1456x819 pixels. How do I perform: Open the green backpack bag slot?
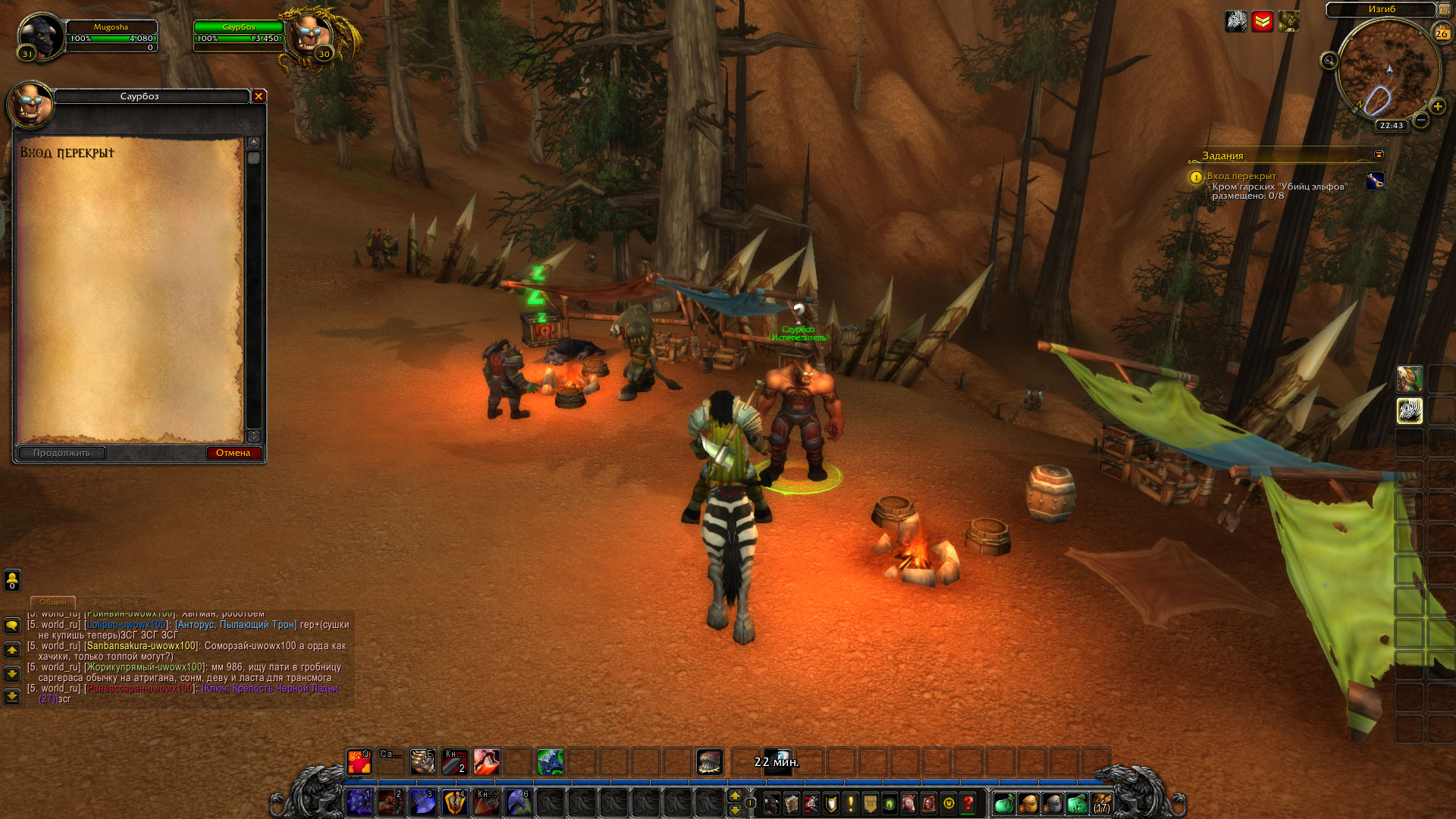[1003, 803]
